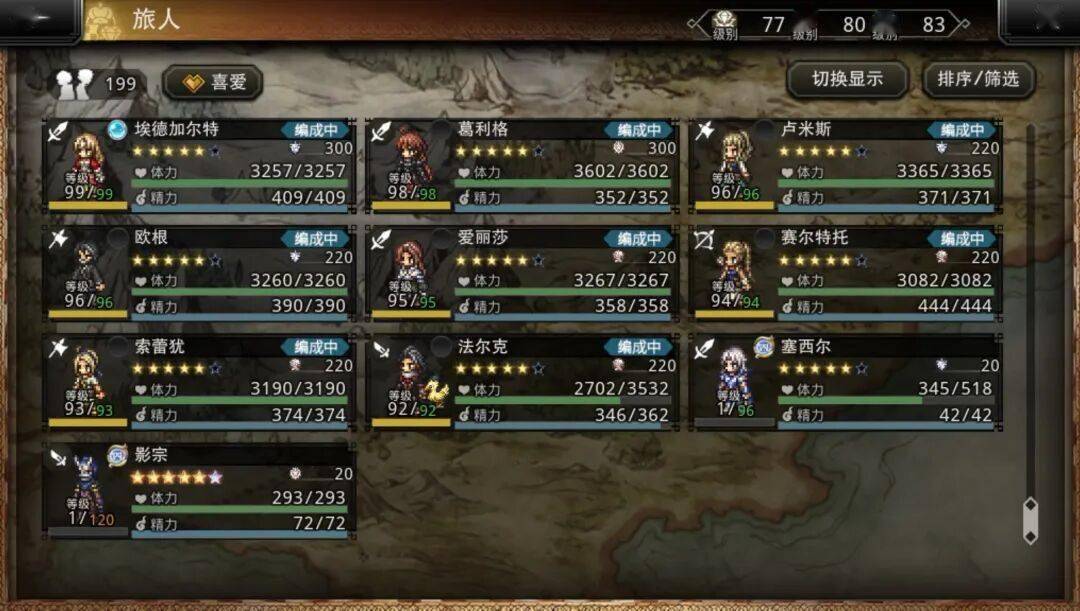Open traveler 欧根's card
Viewport: 1080px width, 611px height.
point(198,273)
